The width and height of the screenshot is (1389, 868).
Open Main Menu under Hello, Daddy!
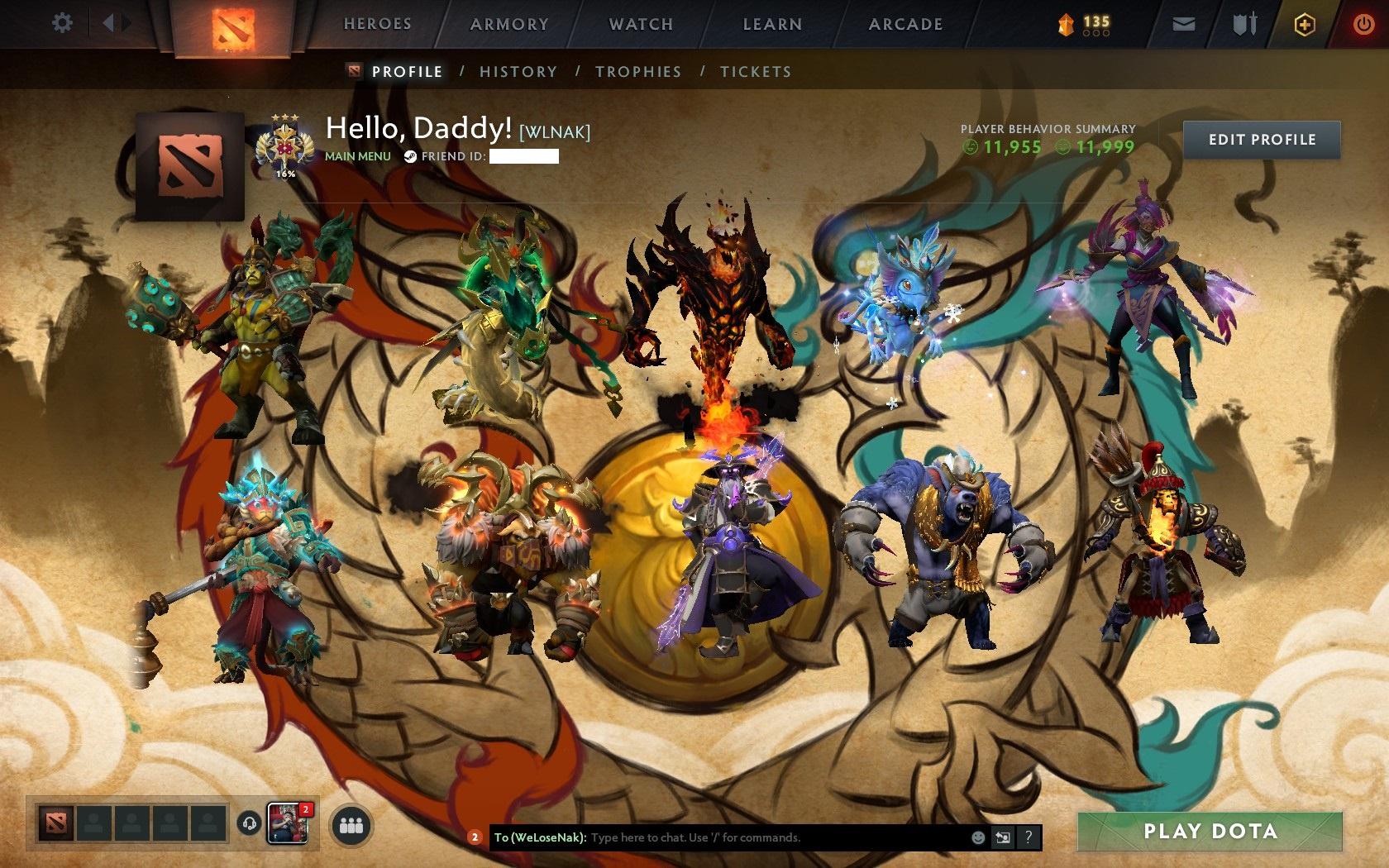358,155
